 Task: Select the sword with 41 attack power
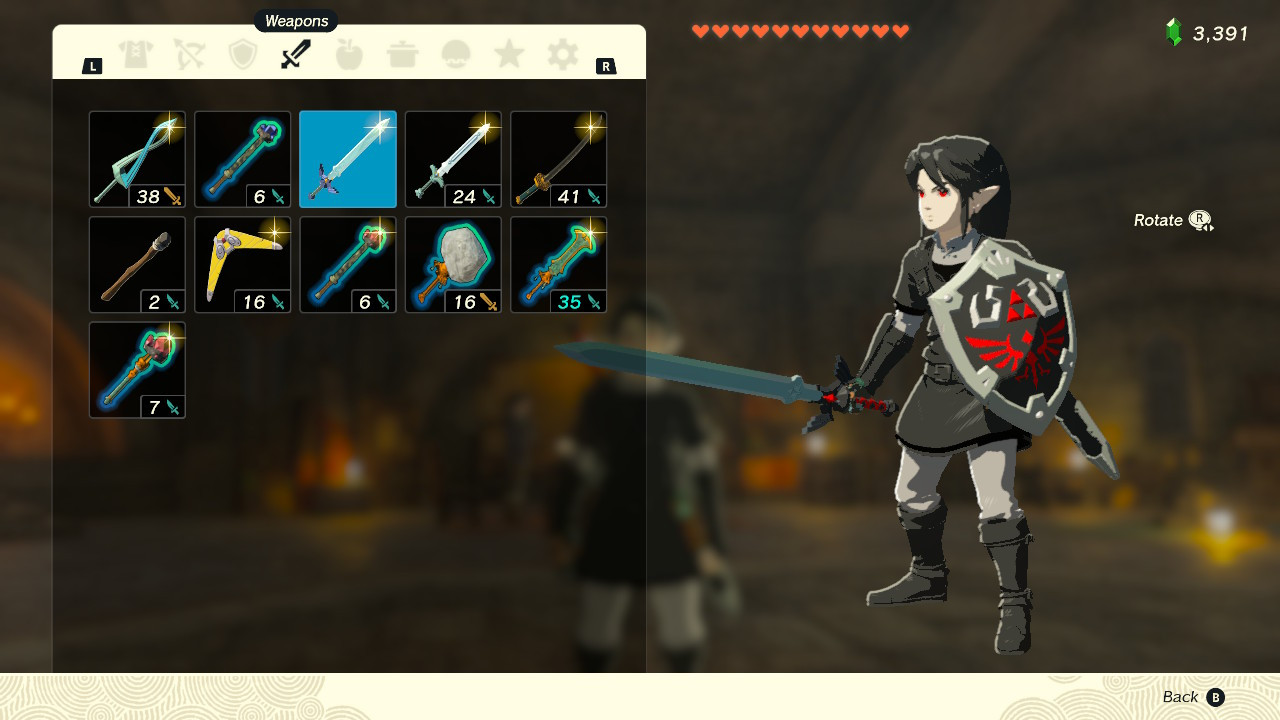pyautogui.click(x=557, y=158)
